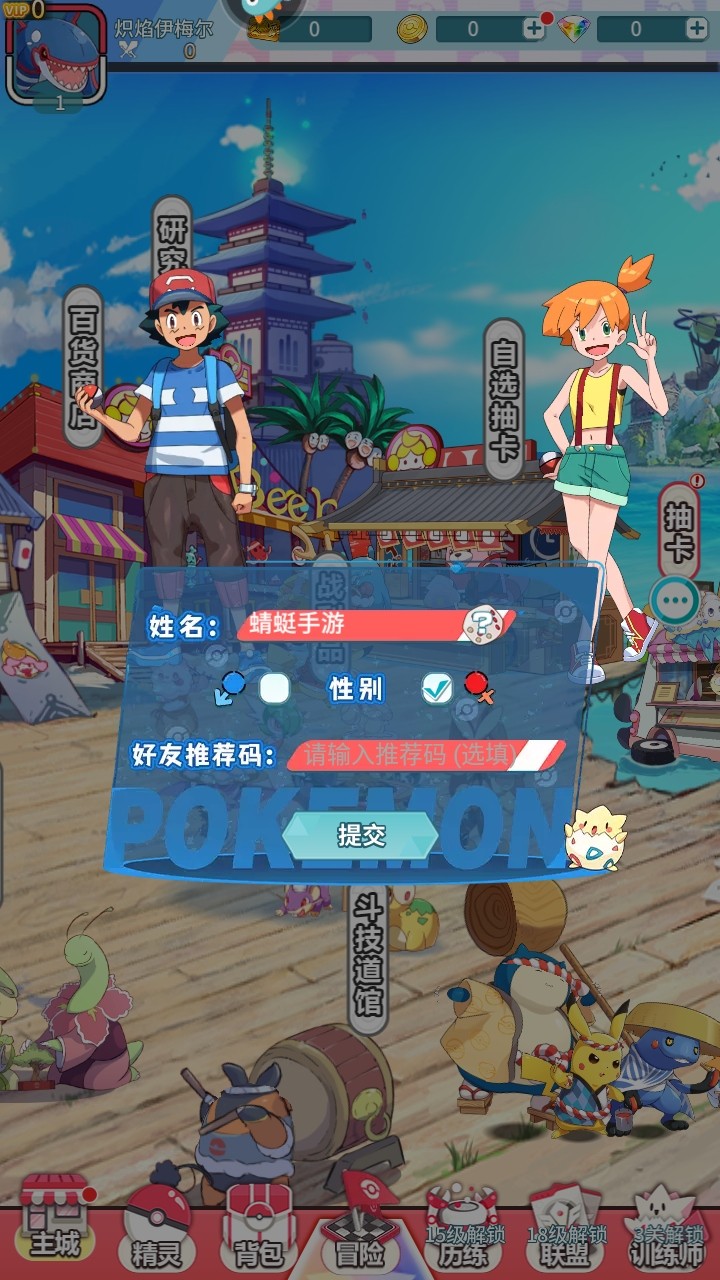Screen dimensions: 720x1280
Task: Open the 训练师 trainer tab
Action: coord(668,1238)
